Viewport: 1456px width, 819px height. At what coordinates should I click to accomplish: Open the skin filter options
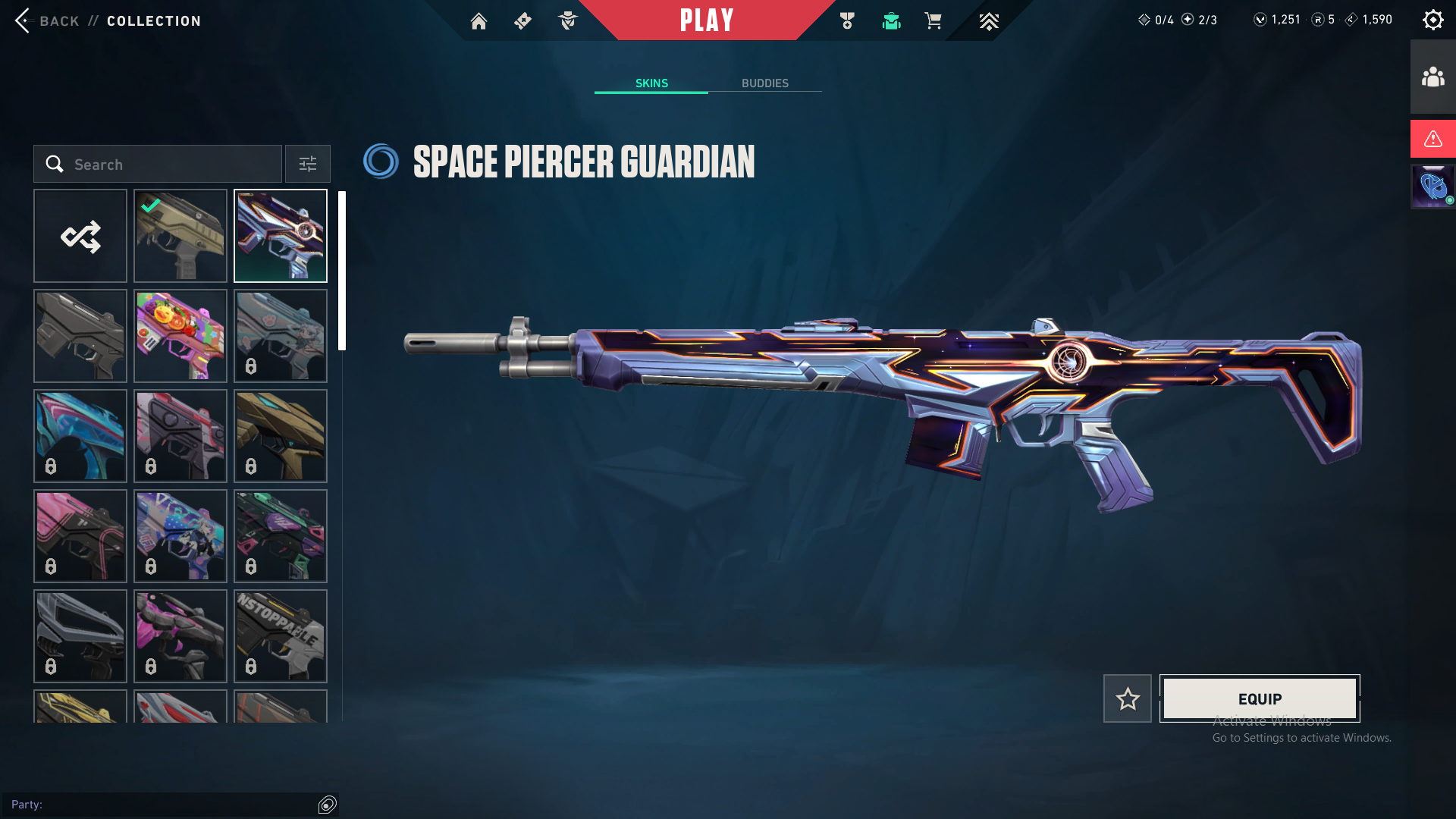(308, 164)
